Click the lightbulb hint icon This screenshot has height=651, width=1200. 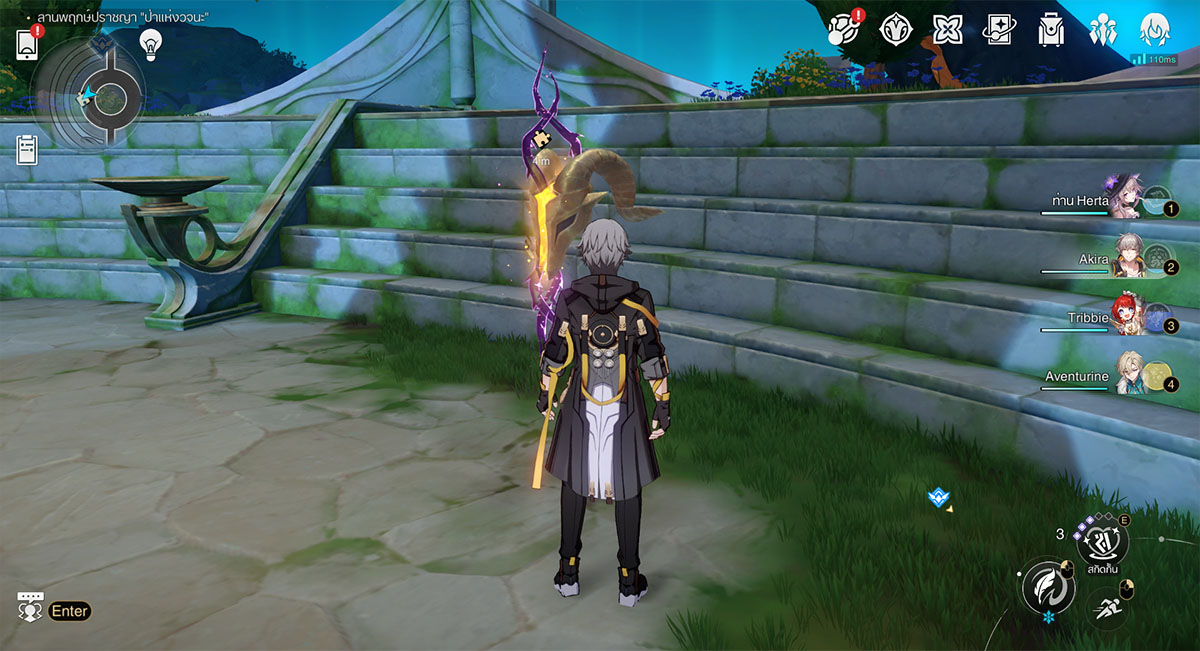click(x=150, y=43)
